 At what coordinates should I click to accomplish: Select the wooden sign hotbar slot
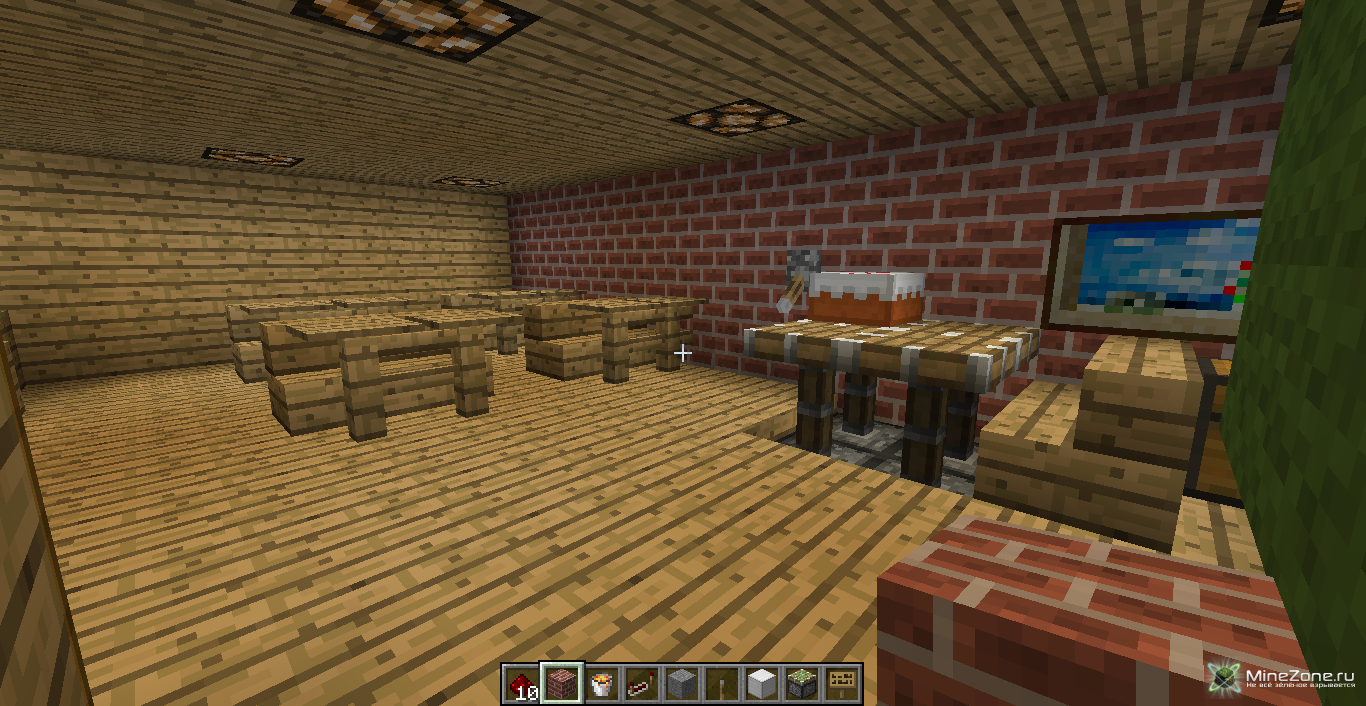pyautogui.click(x=842, y=684)
